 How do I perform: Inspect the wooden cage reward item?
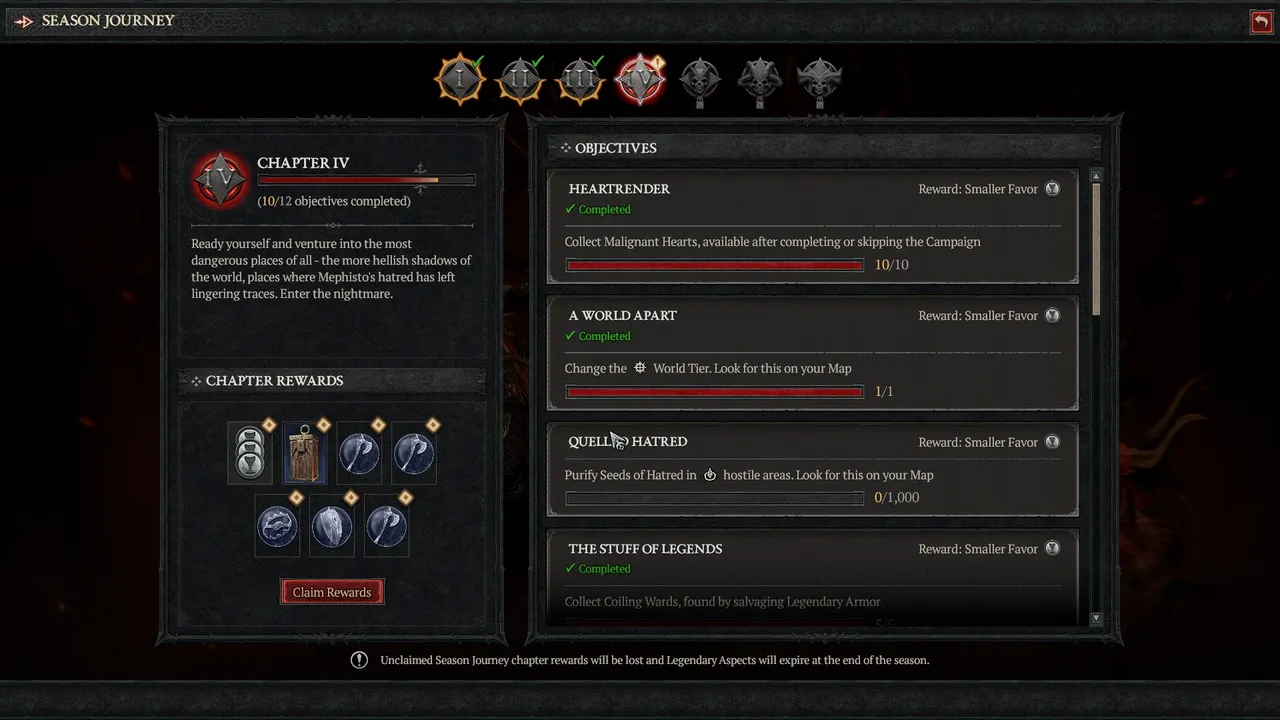[x=305, y=453]
